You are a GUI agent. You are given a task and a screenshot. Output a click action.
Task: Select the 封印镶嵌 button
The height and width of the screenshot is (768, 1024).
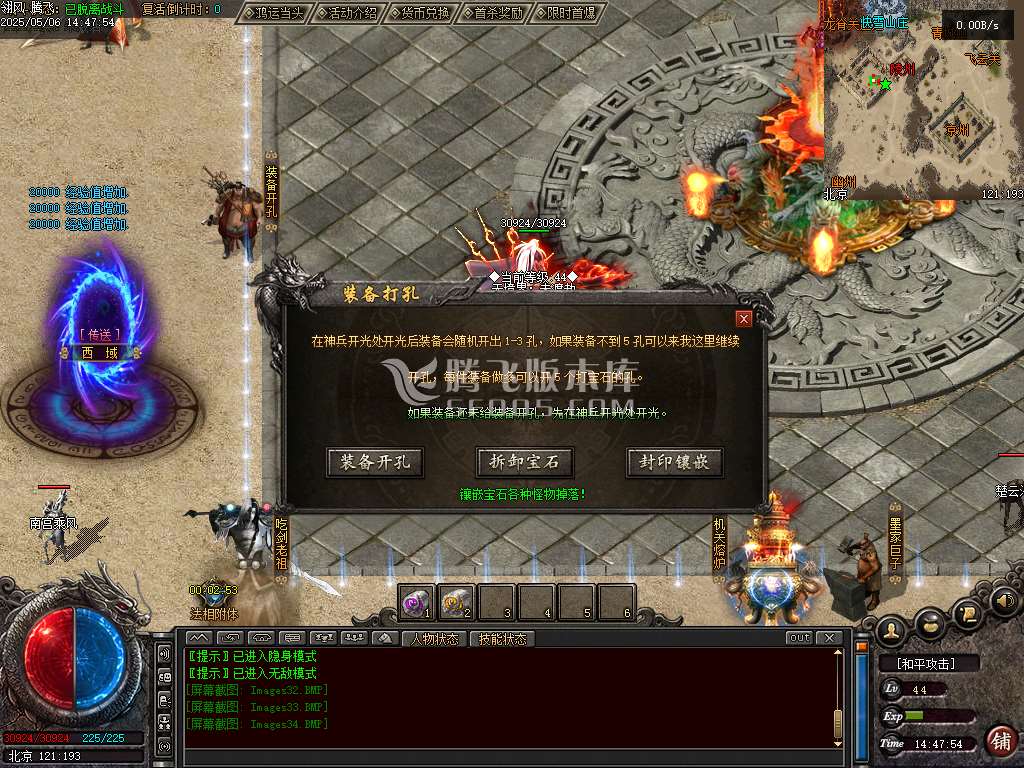[674, 462]
